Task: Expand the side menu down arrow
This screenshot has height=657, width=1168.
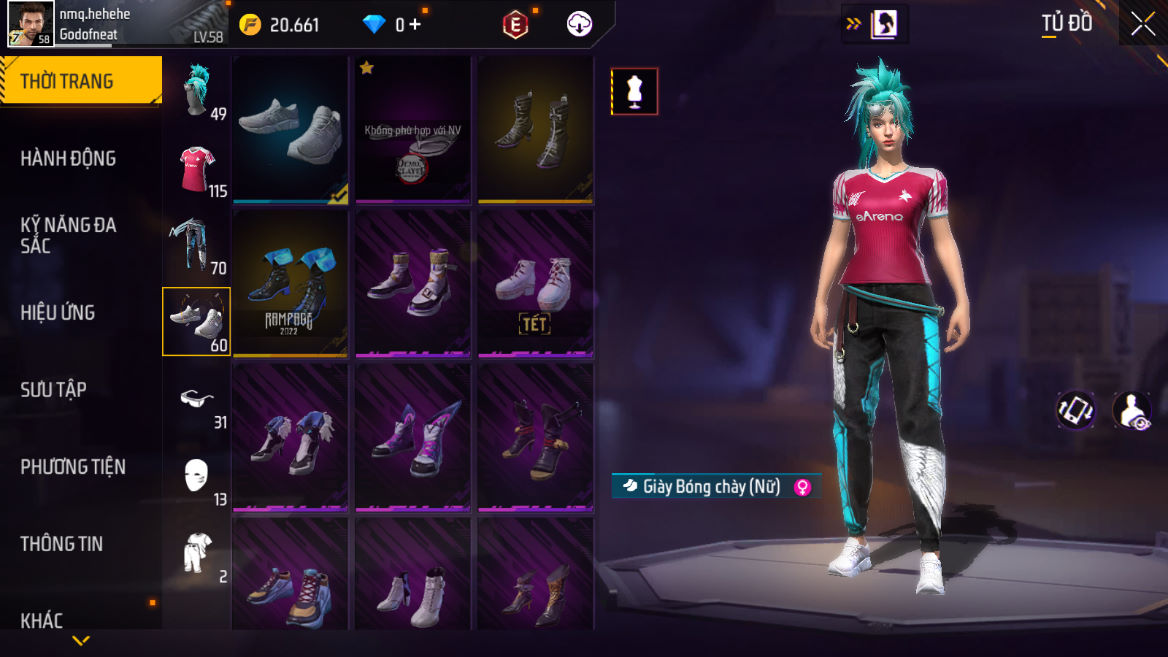Action: [x=81, y=640]
